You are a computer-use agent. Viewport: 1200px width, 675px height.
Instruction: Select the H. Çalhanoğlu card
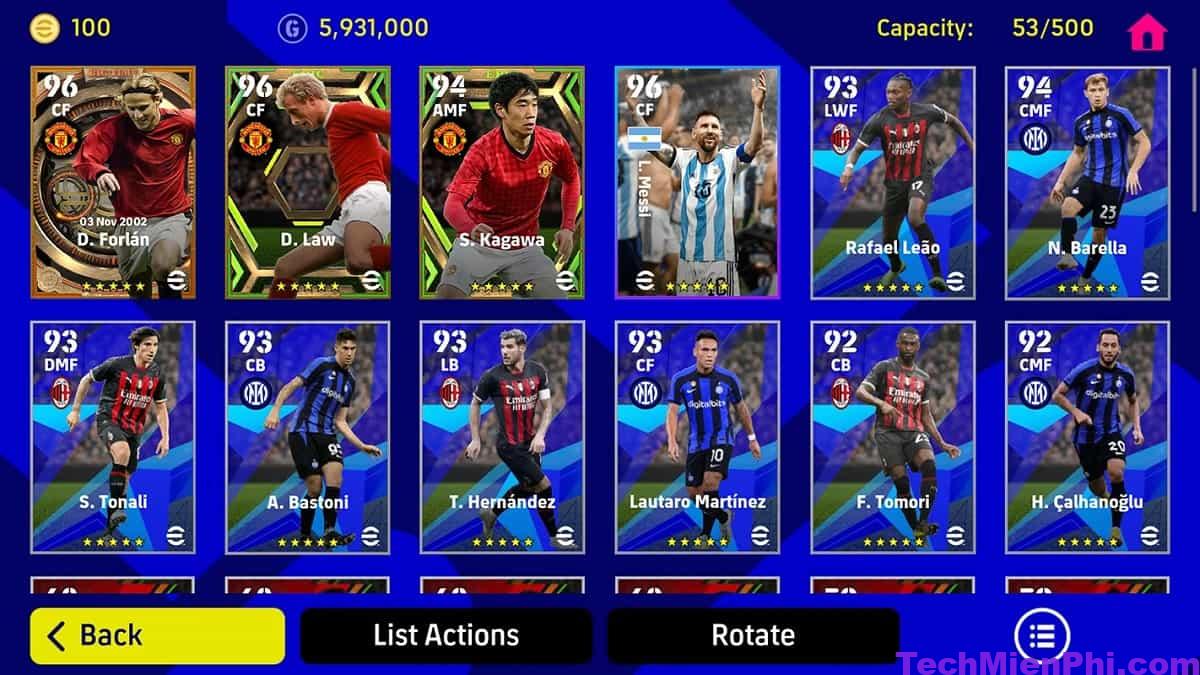pos(1086,437)
